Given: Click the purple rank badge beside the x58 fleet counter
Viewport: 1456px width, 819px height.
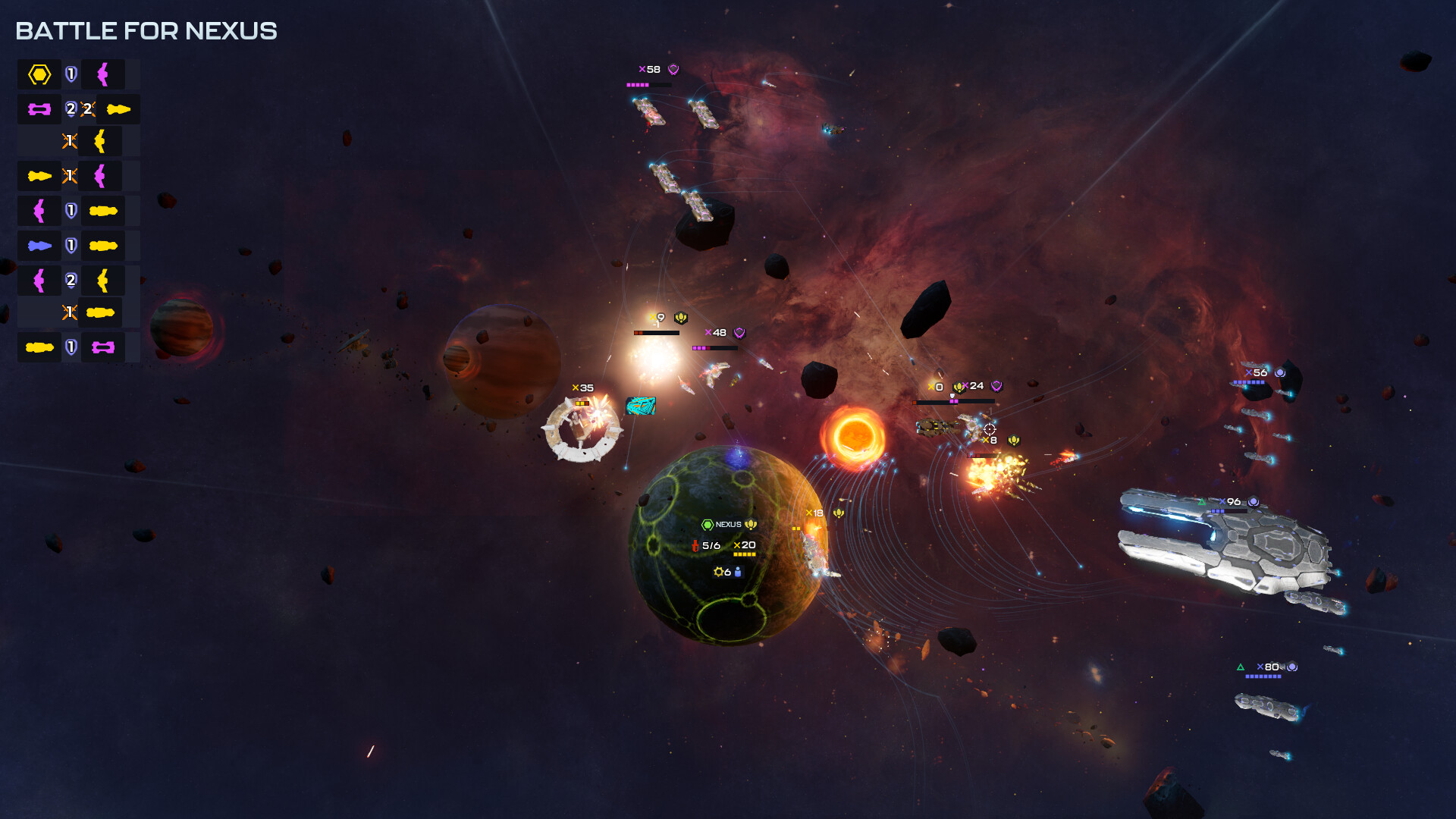Looking at the screenshot, I should 672,67.
